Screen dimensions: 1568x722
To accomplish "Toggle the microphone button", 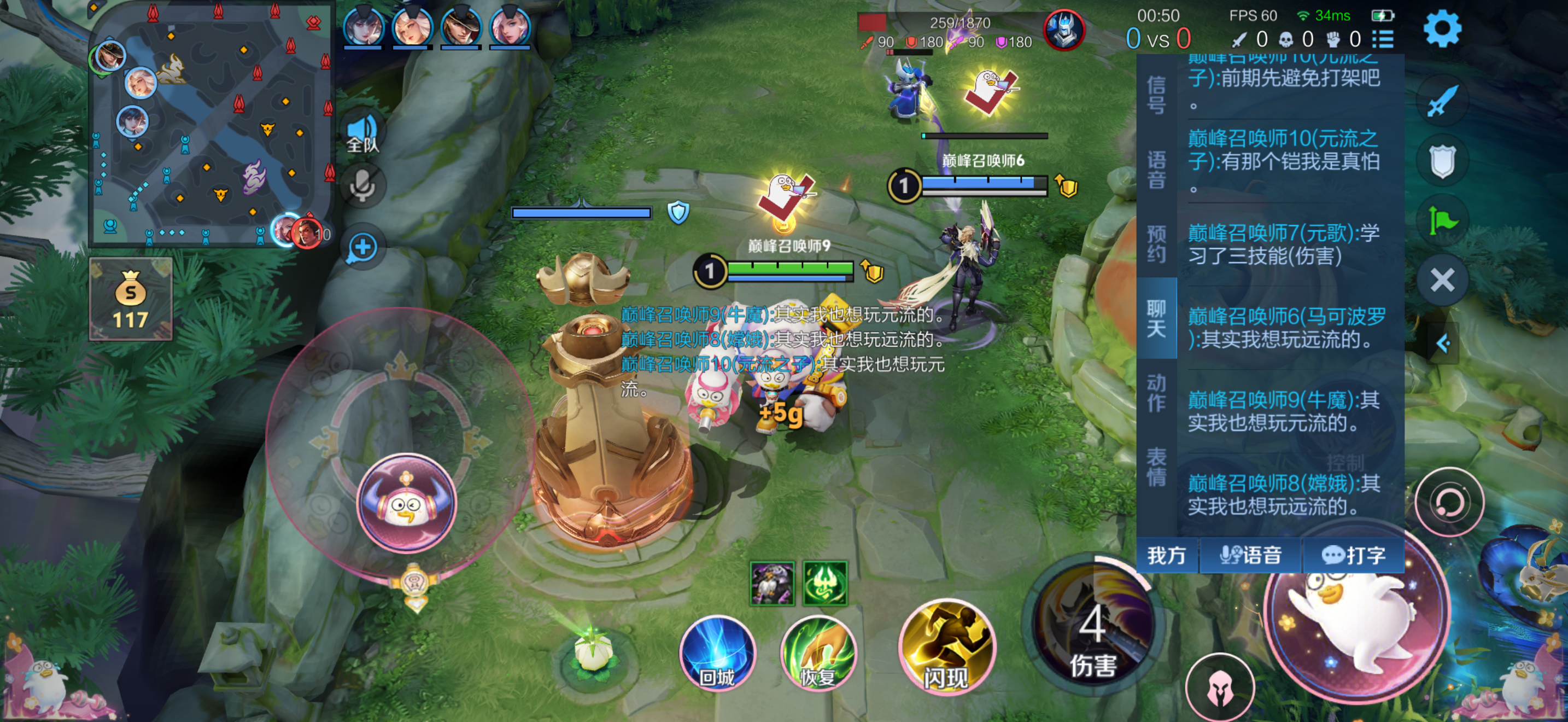I will tap(362, 185).
